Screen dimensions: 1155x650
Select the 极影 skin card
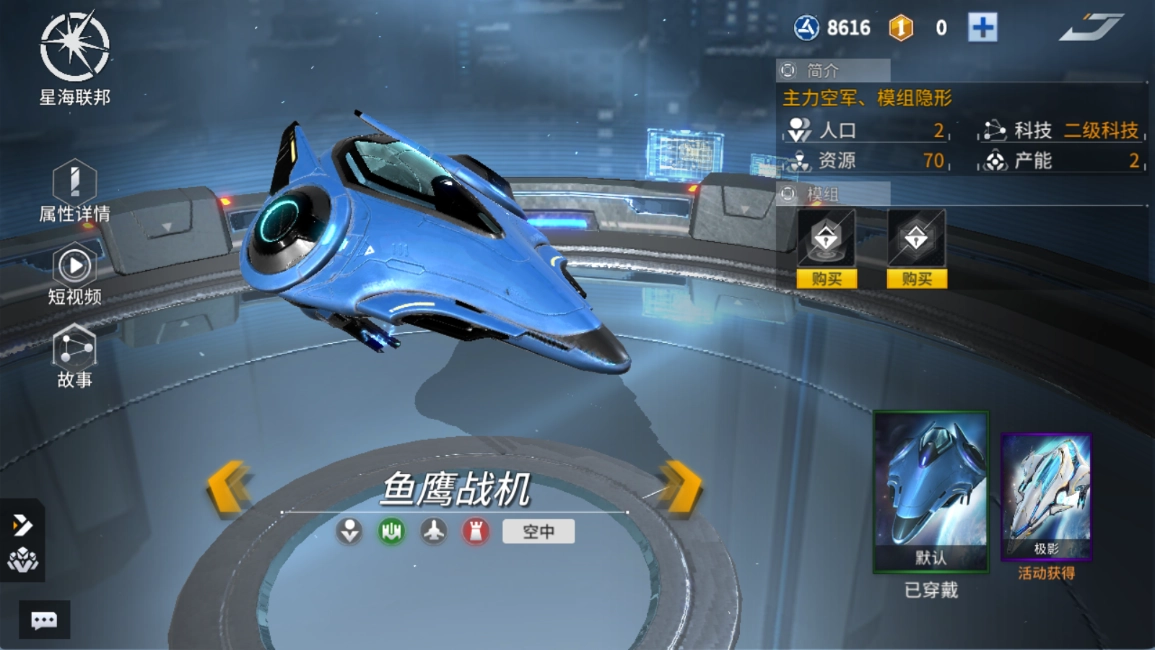click(x=1046, y=497)
